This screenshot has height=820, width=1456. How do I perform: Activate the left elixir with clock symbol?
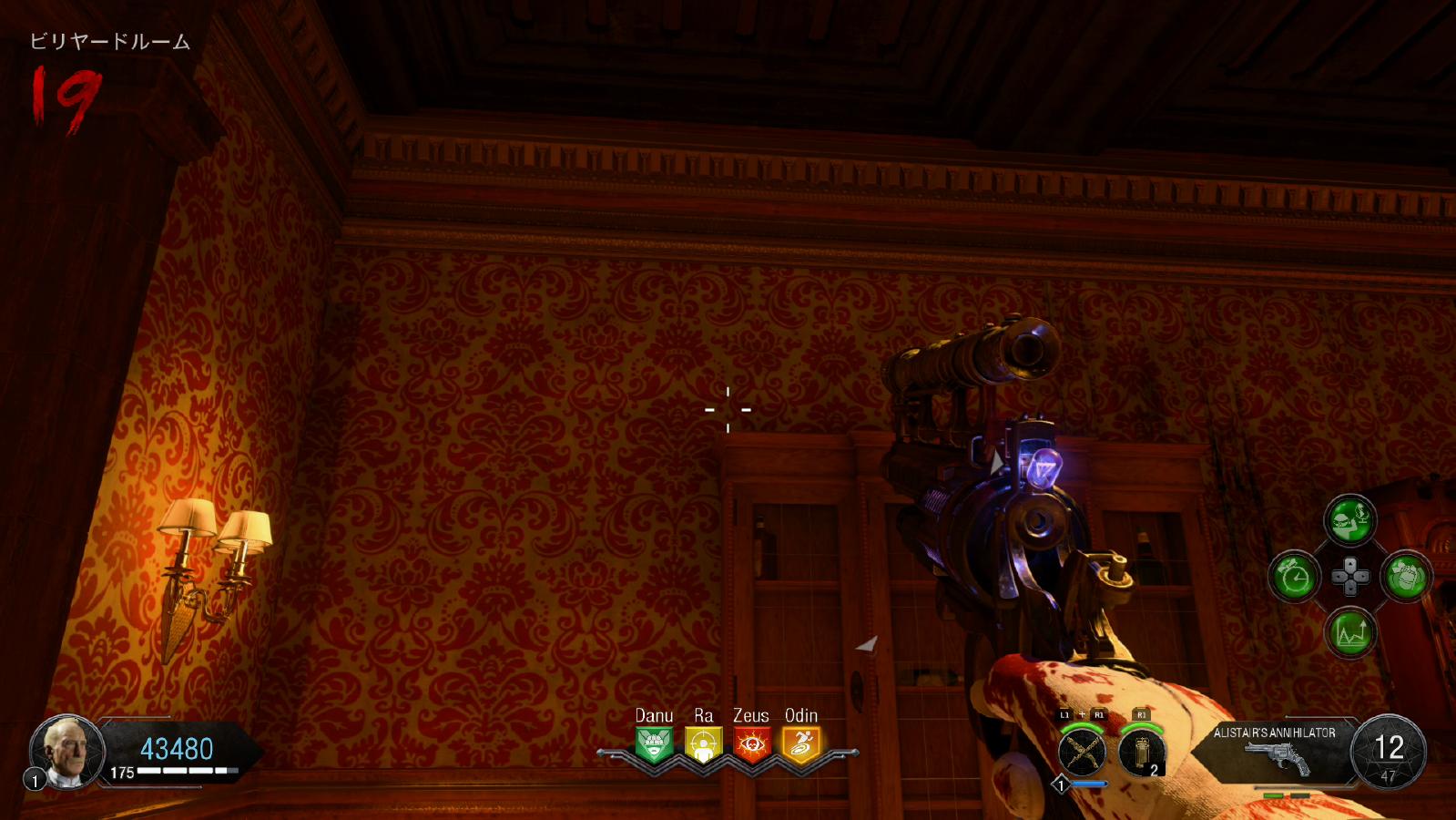(x=1294, y=576)
